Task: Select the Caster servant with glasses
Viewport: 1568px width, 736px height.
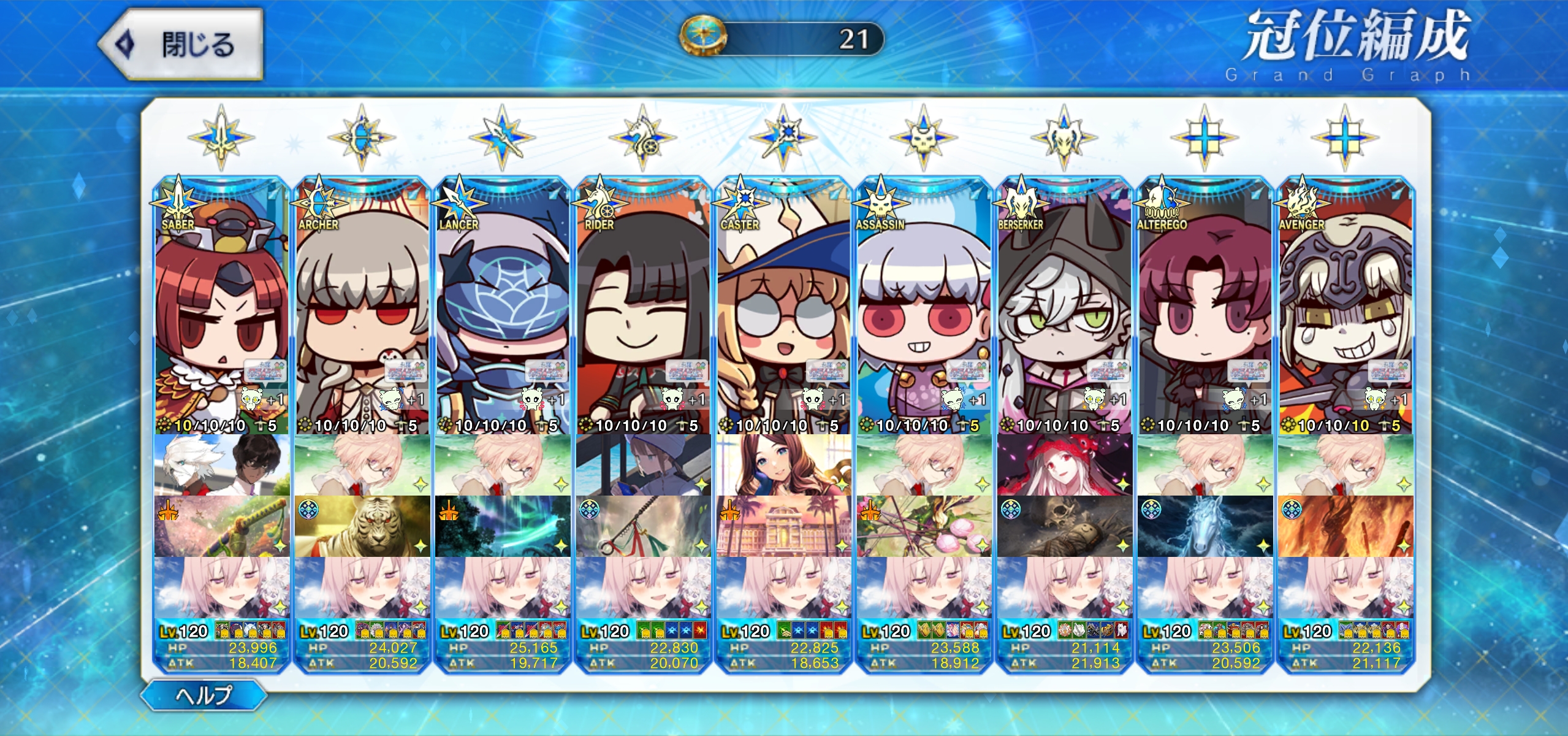Action: [x=783, y=307]
